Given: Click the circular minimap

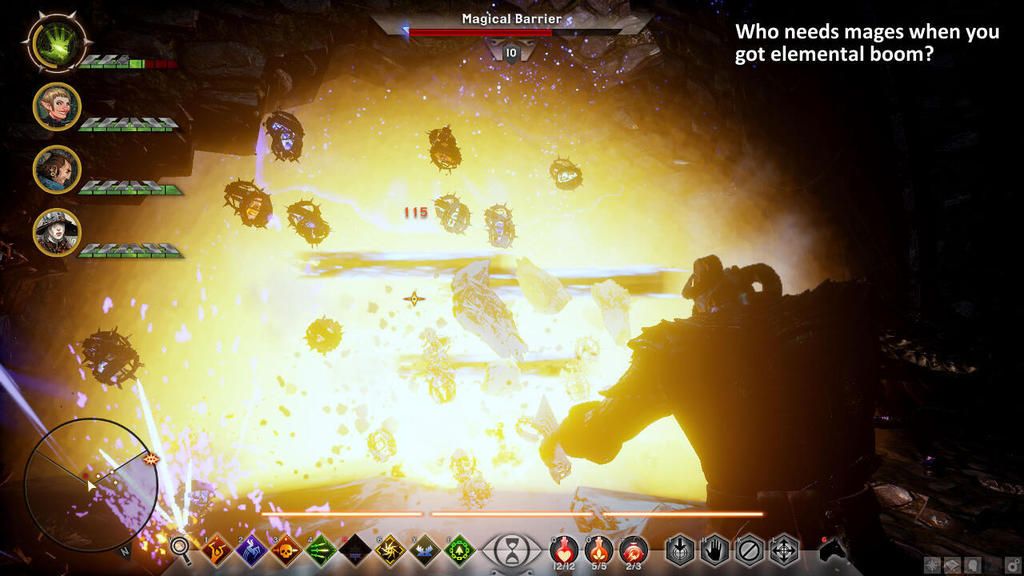Looking at the screenshot, I should point(91,483).
